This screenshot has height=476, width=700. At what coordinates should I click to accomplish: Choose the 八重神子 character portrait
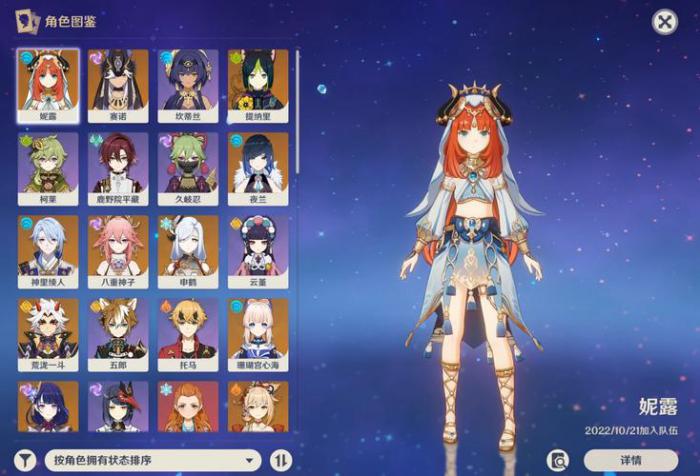[118, 252]
